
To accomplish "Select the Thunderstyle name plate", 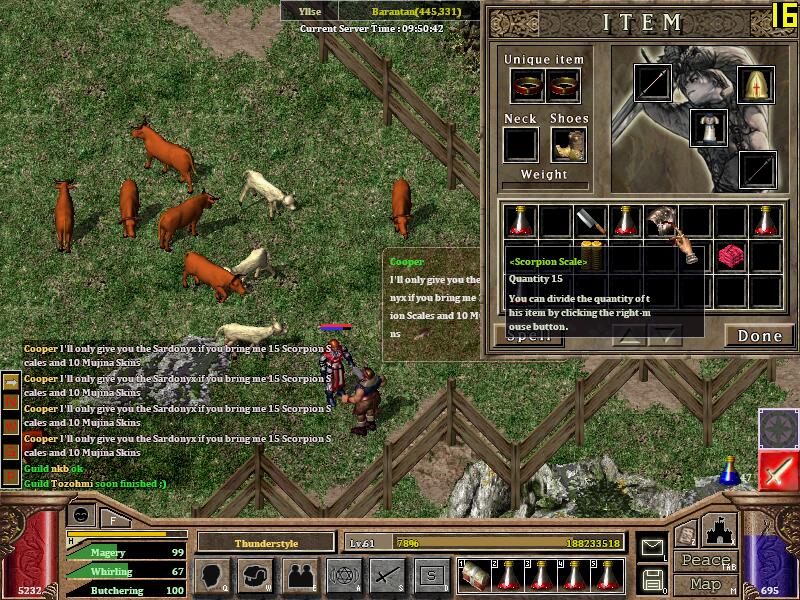I will click(265, 542).
